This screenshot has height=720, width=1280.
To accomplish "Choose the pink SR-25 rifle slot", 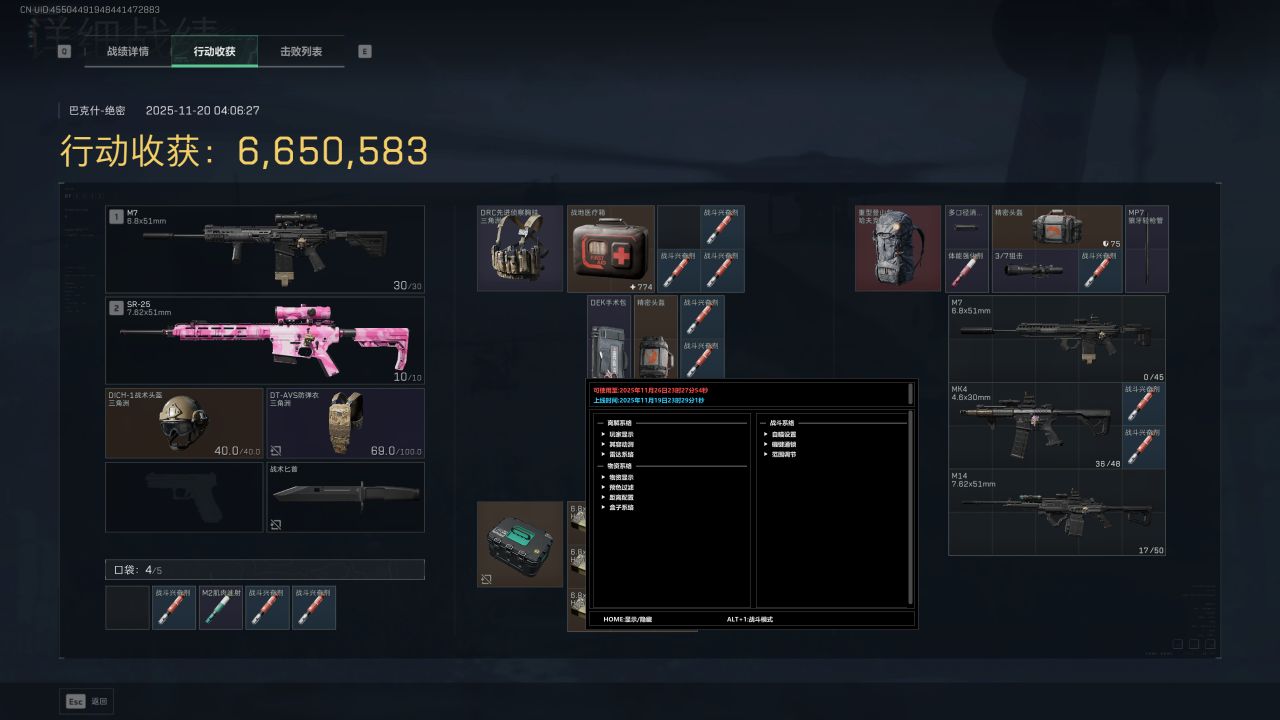I will pyautogui.click(x=265, y=340).
